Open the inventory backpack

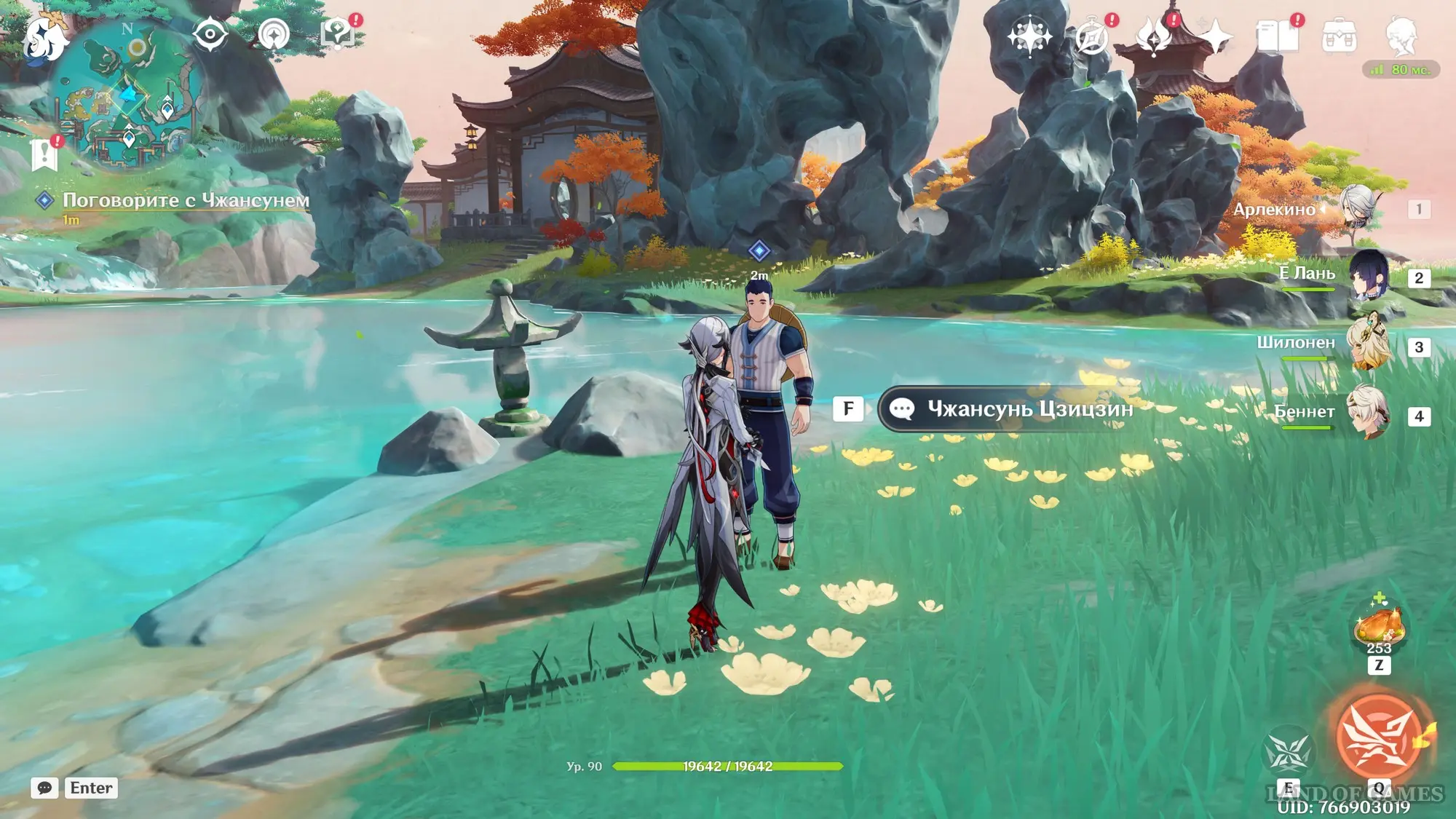tap(1339, 36)
